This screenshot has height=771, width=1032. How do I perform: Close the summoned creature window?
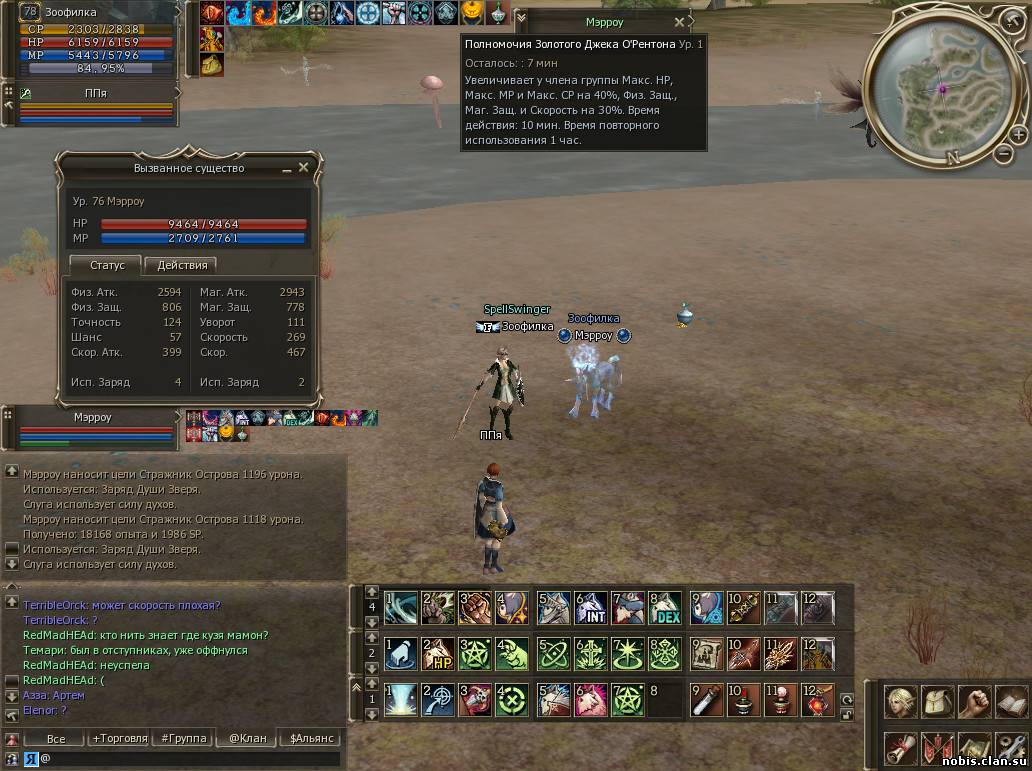coord(303,168)
